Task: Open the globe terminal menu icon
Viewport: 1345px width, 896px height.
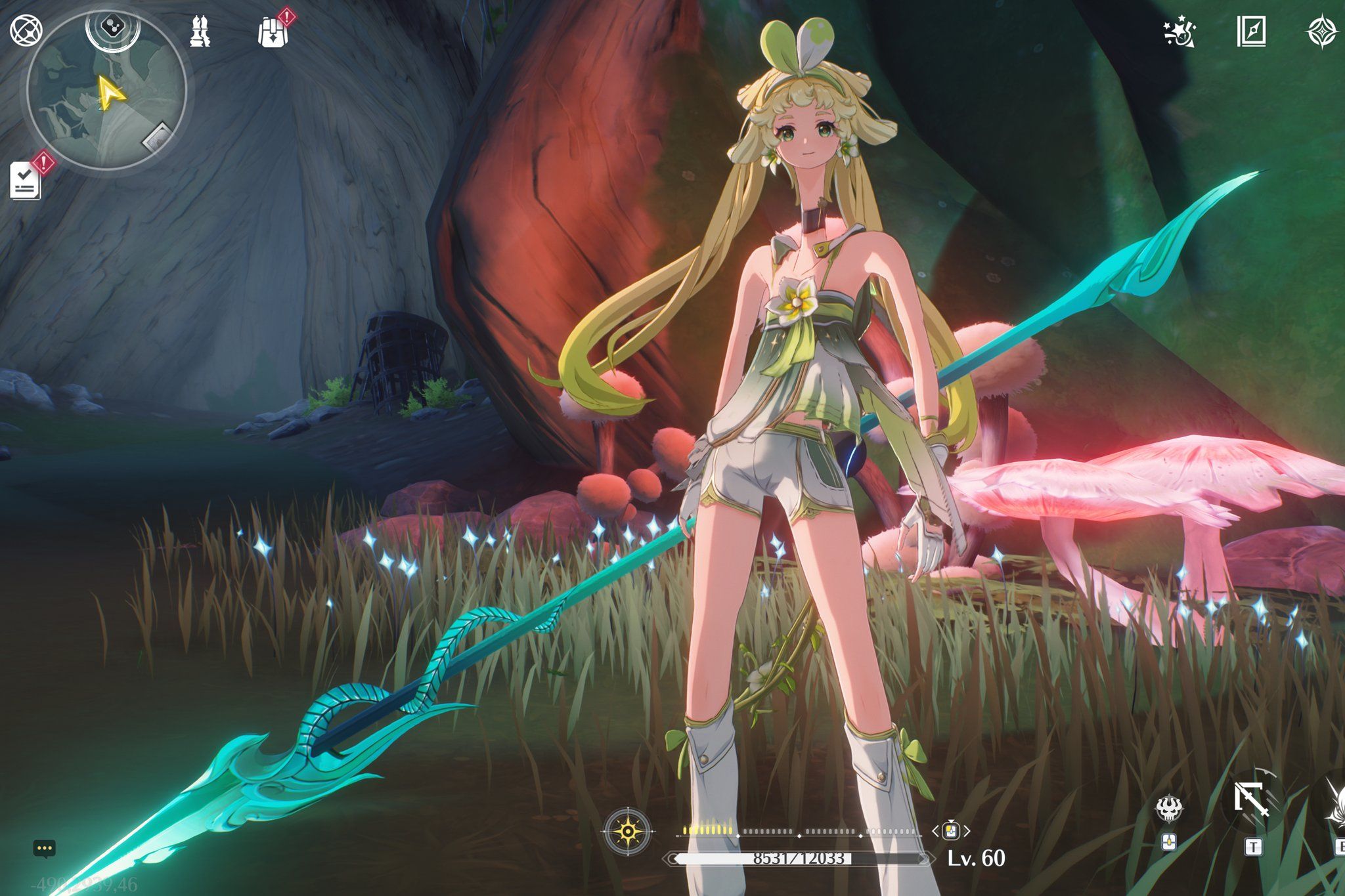Action: [26, 30]
